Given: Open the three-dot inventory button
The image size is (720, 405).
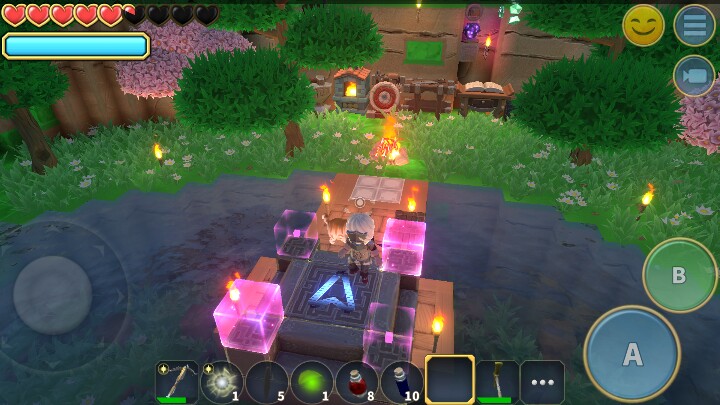Looking at the screenshot, I should (x=542, y=382).
